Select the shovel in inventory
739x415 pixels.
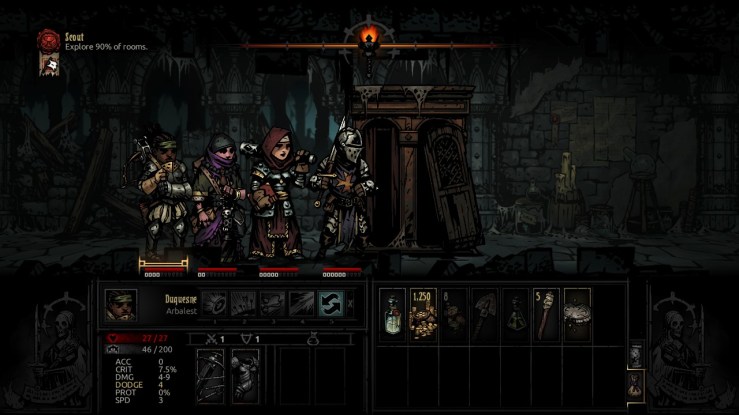(485, 315)
